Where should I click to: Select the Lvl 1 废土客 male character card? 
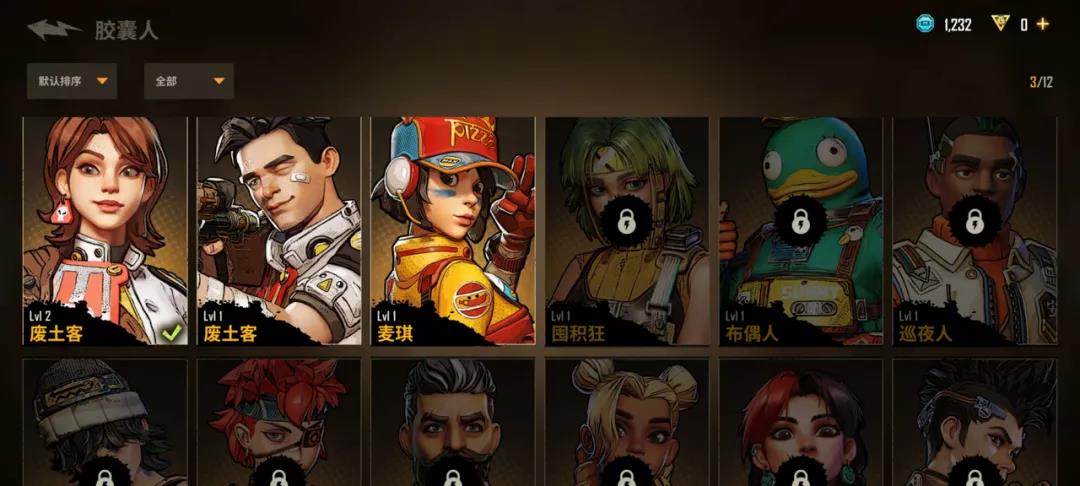tap(279, 230)
